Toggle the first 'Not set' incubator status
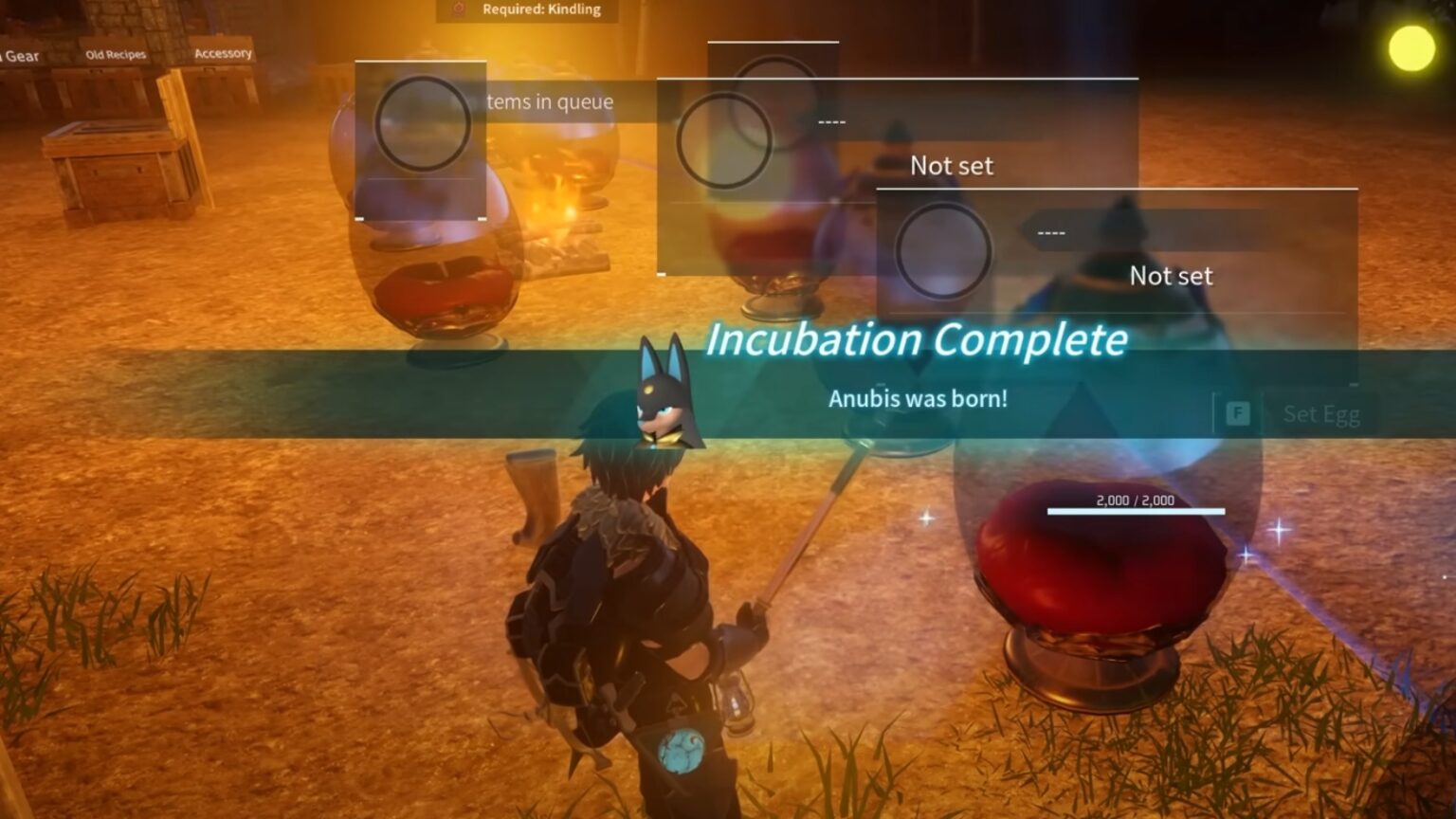Viewport: 1456px width, 819px height. pos(951,165)
